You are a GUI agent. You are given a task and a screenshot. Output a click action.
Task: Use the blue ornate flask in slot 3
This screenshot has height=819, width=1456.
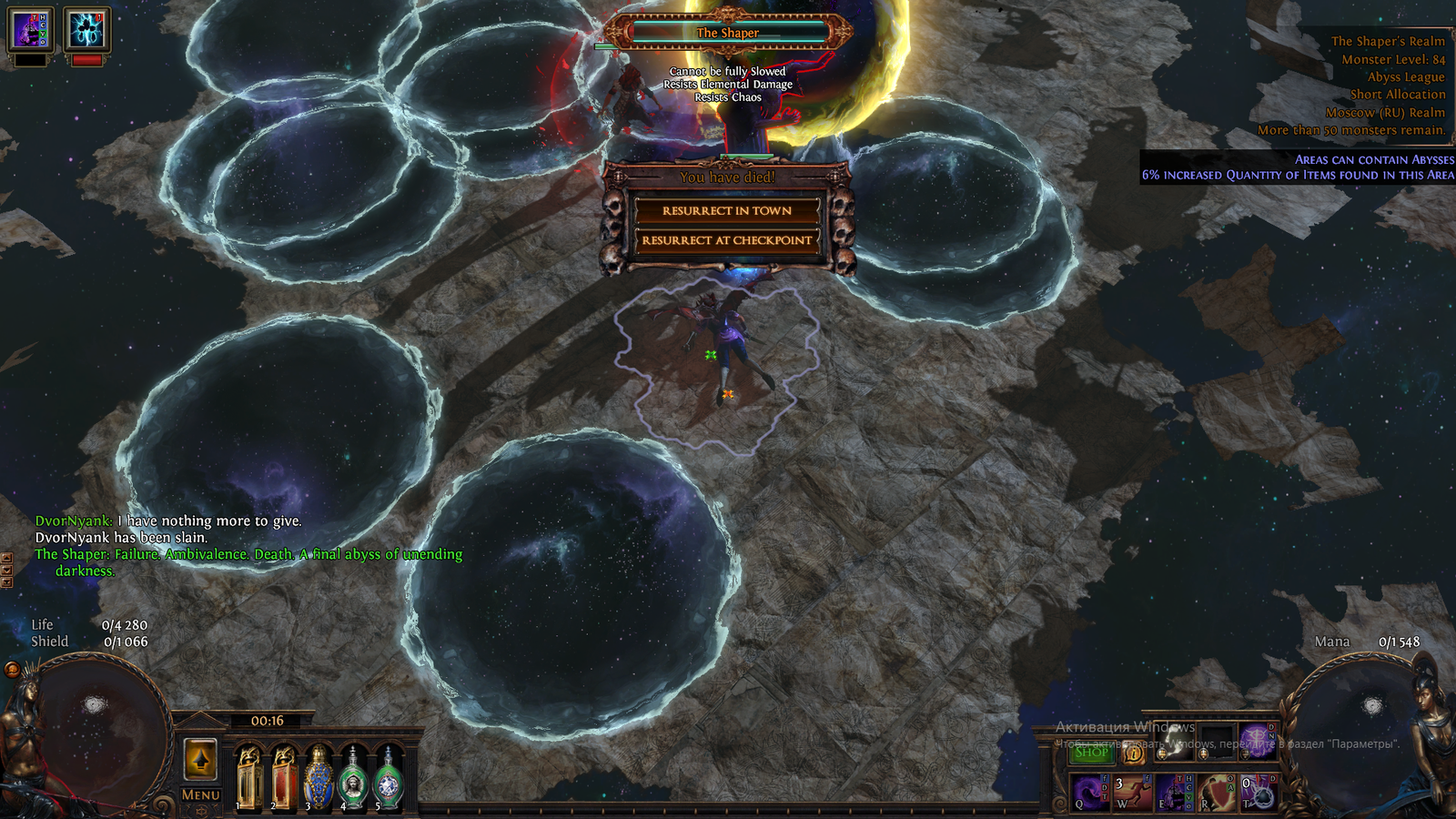pyautogui.click(x=318, y=778)
